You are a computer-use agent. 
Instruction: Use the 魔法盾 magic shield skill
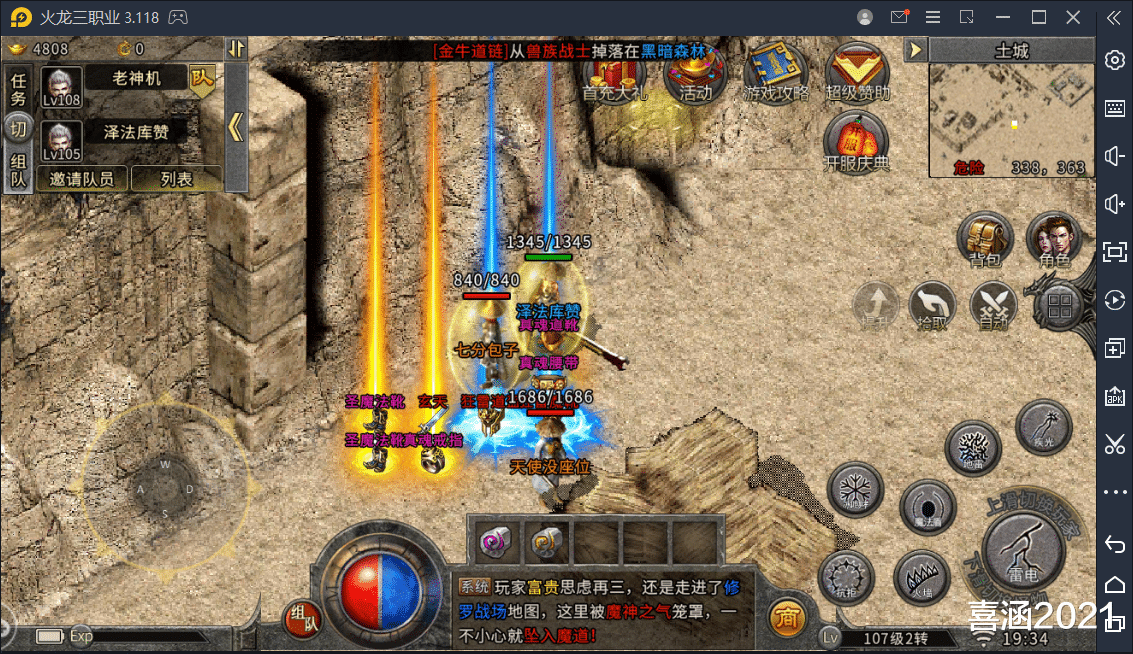click(x=927, y=506)
